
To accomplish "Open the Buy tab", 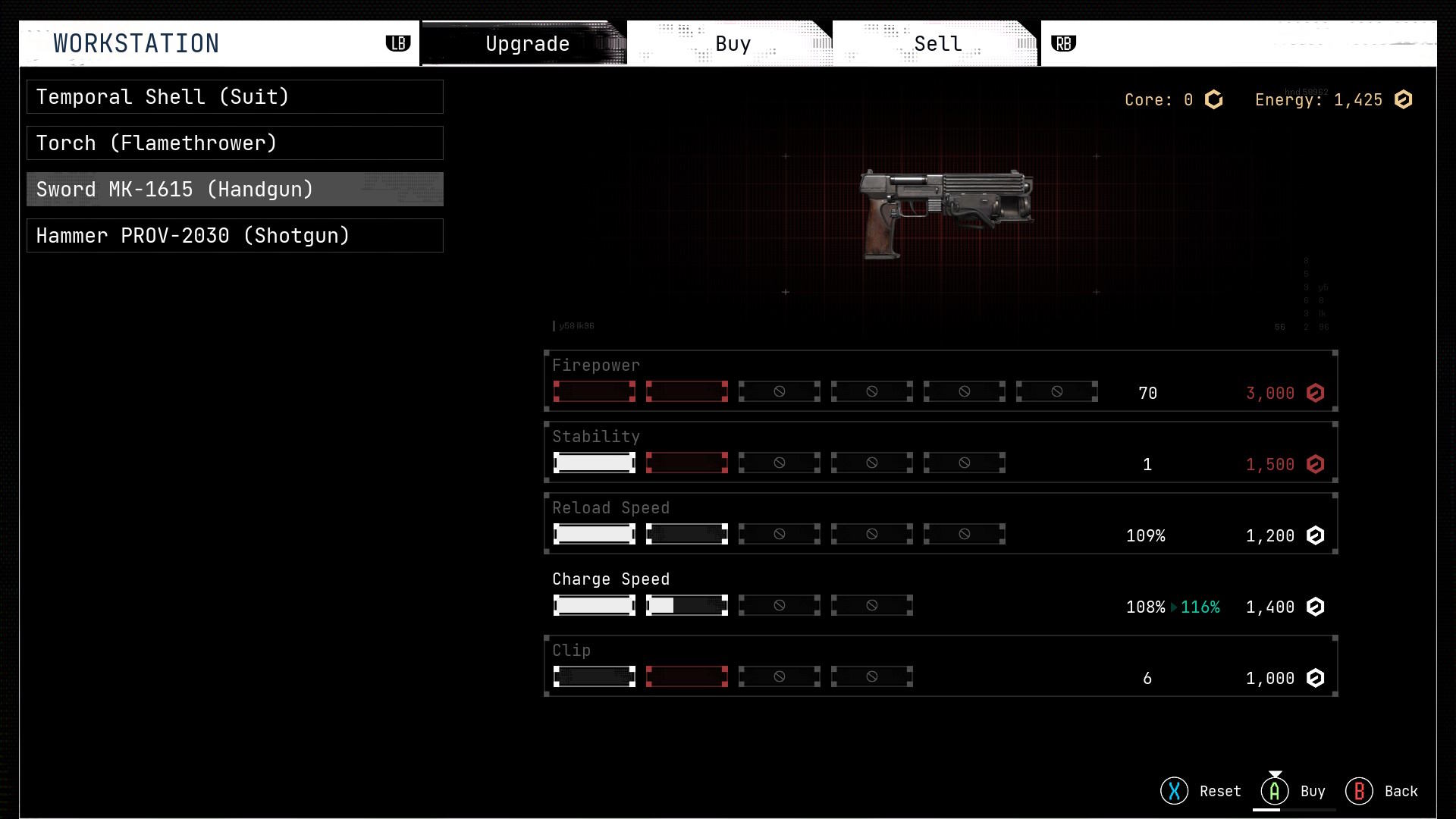I will tap(733, 44).
